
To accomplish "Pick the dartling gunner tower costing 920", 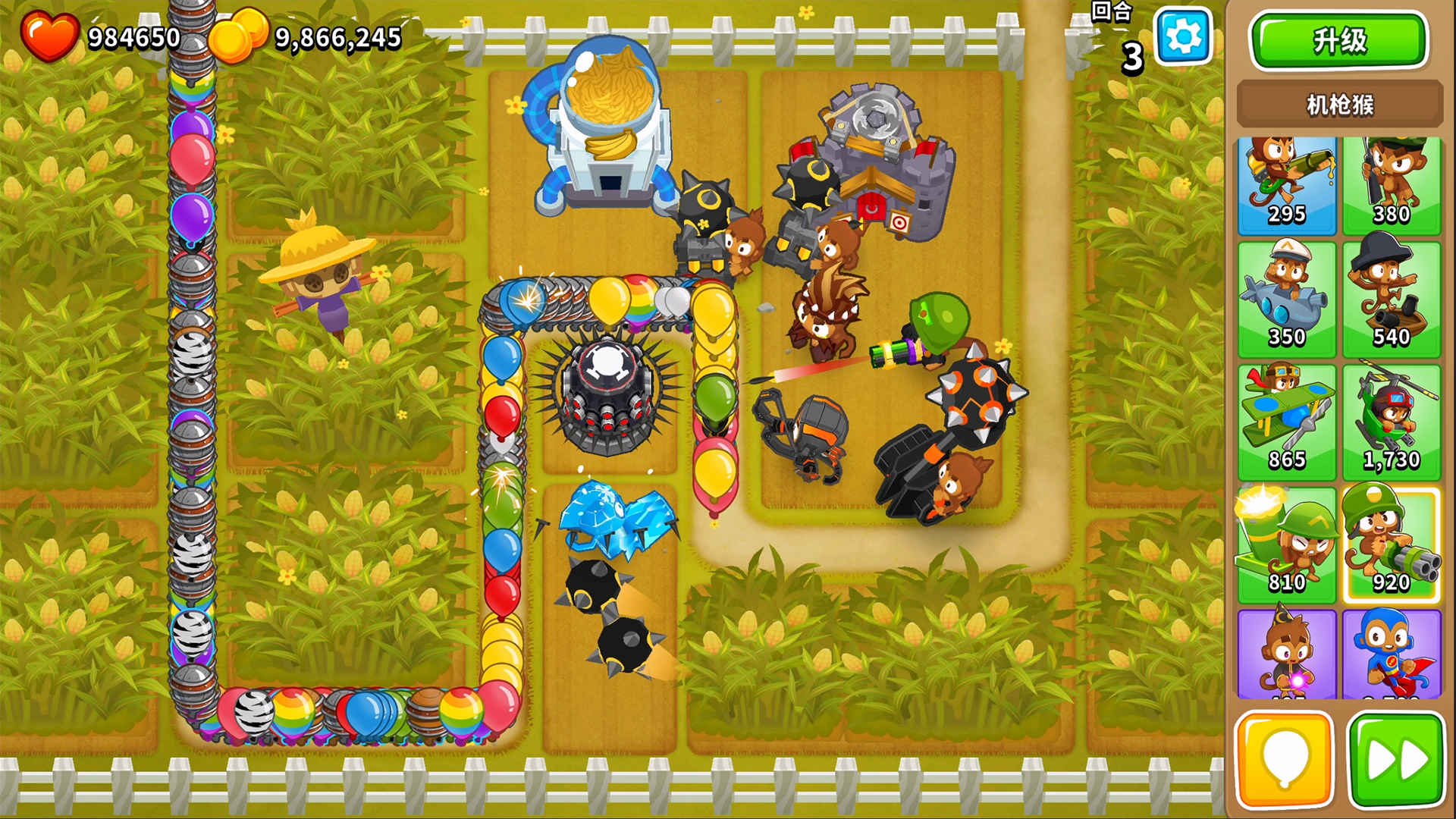I will 1391,544.
